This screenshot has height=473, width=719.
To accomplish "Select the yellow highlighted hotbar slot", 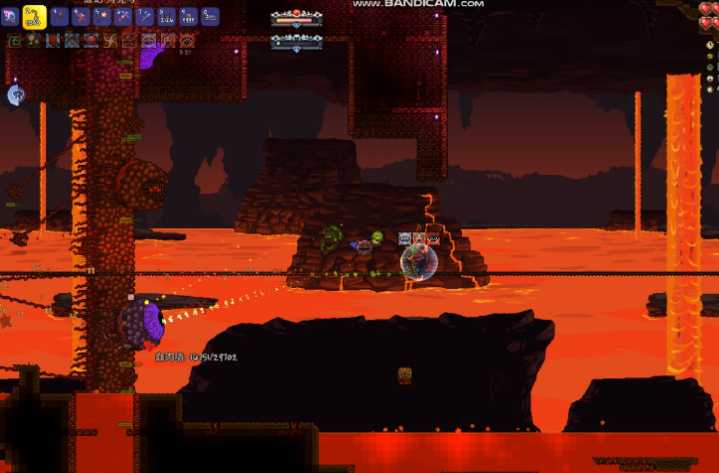I will 33,15.
